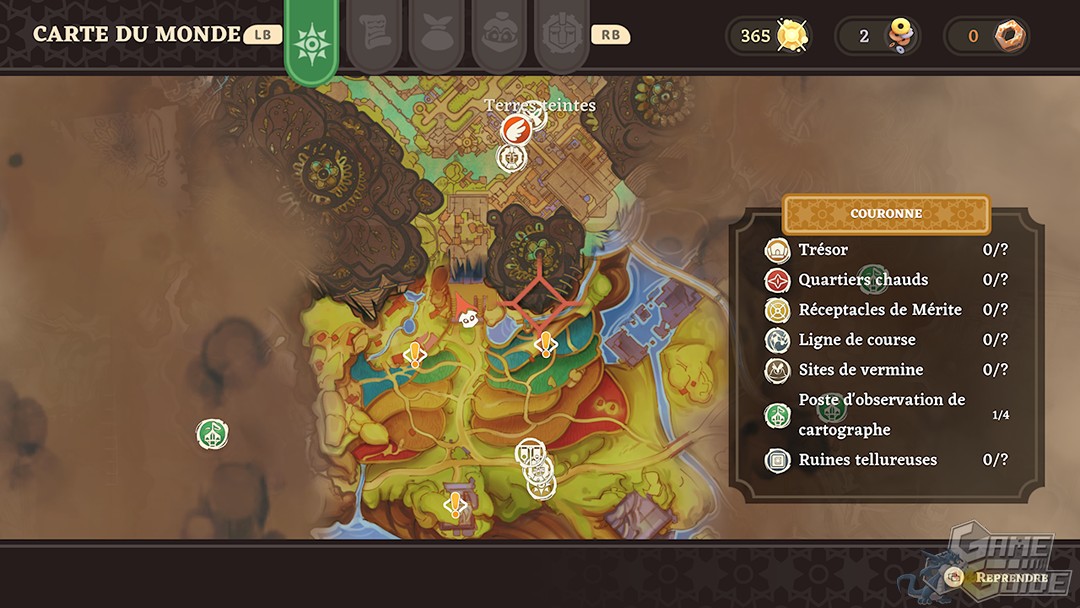Click the green cartographer marker in the fog
Screen dimensions: 1080x608
(212, 434)
